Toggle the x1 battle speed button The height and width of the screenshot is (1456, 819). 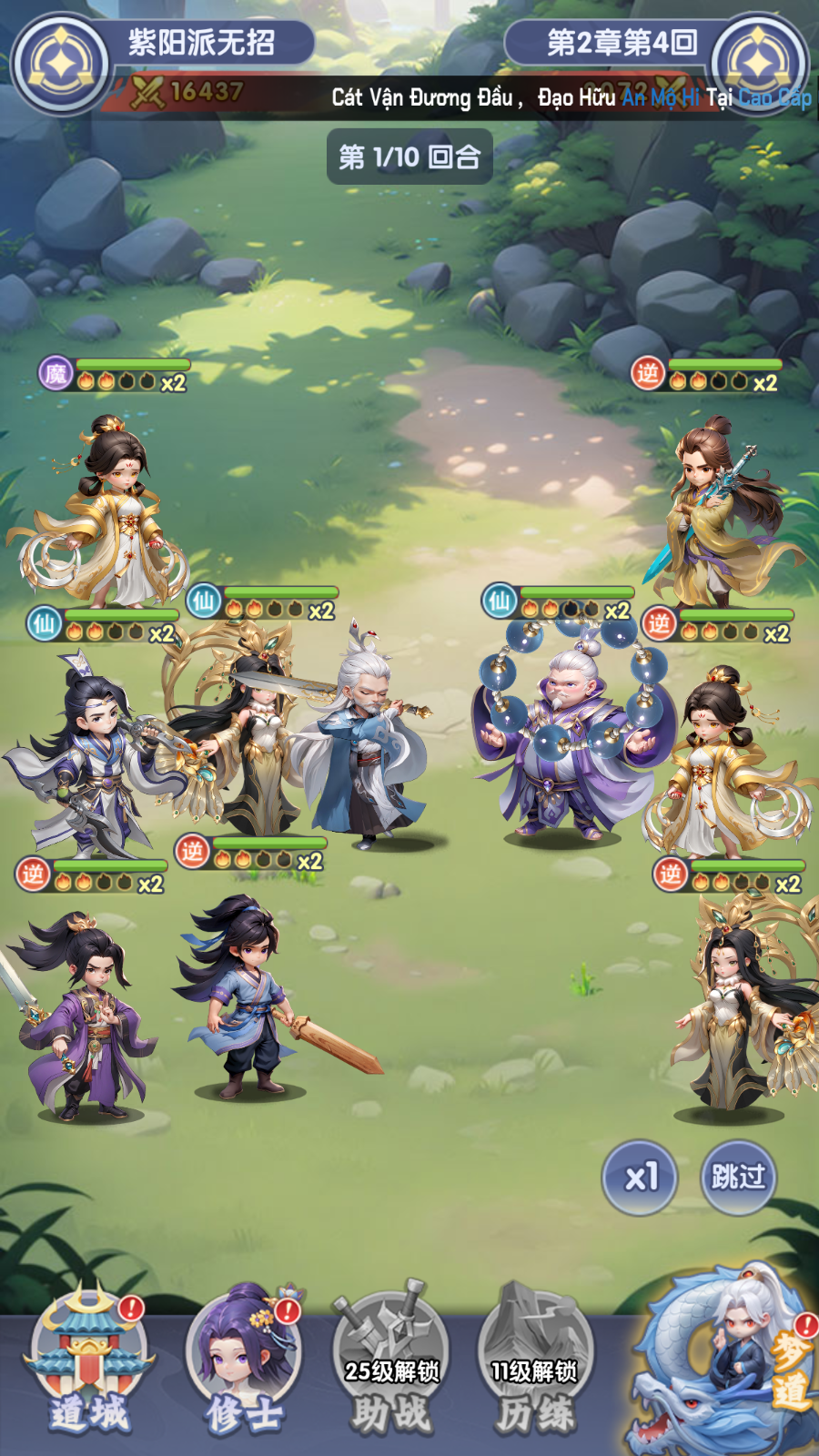coord(640,1178)
